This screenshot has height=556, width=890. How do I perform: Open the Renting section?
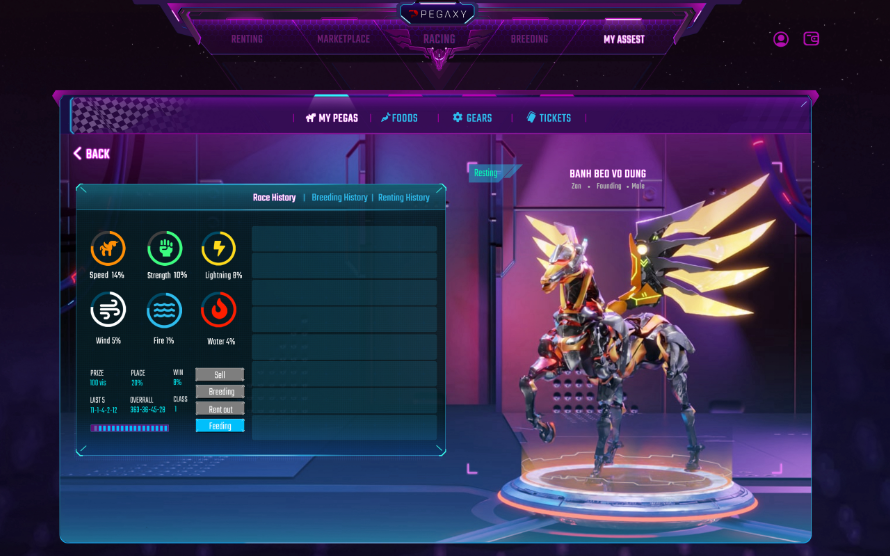point(247,40)
